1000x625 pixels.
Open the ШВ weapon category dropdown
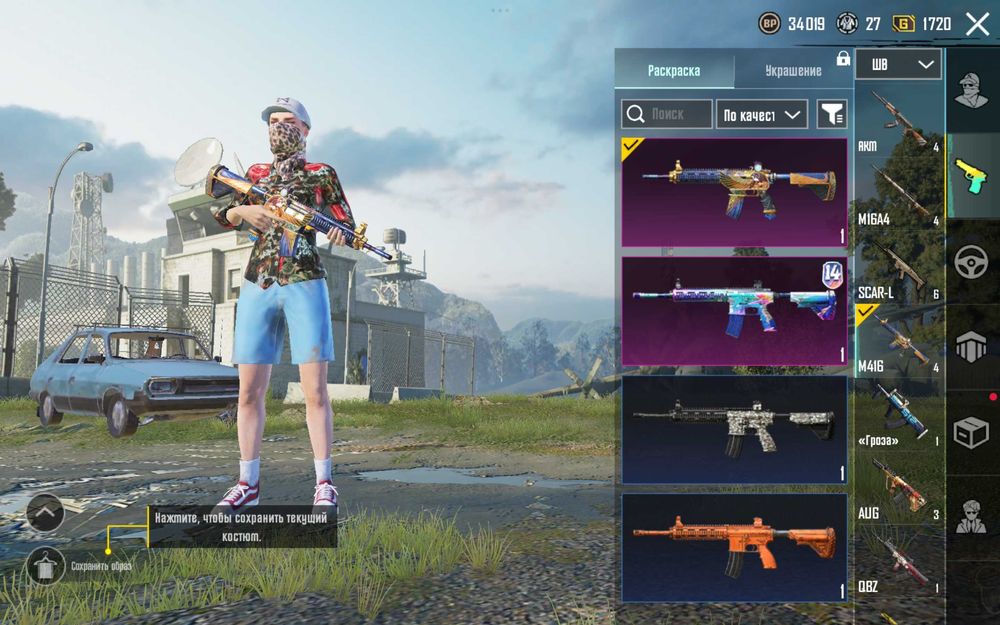click(898, 65)
